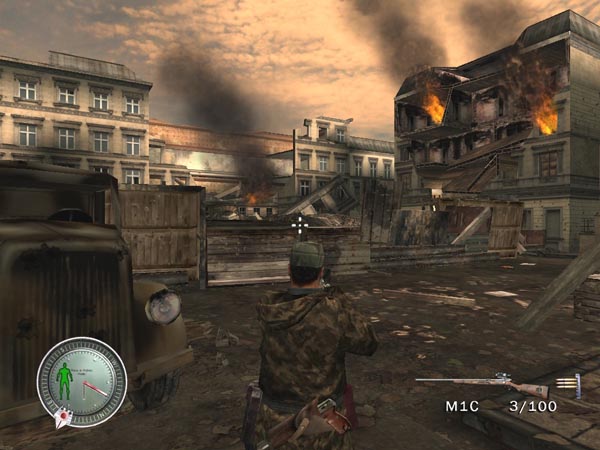Click the bullet clip icon beside the rifle
The height and width of the screenshot is (450, 600).
point(571,386)
